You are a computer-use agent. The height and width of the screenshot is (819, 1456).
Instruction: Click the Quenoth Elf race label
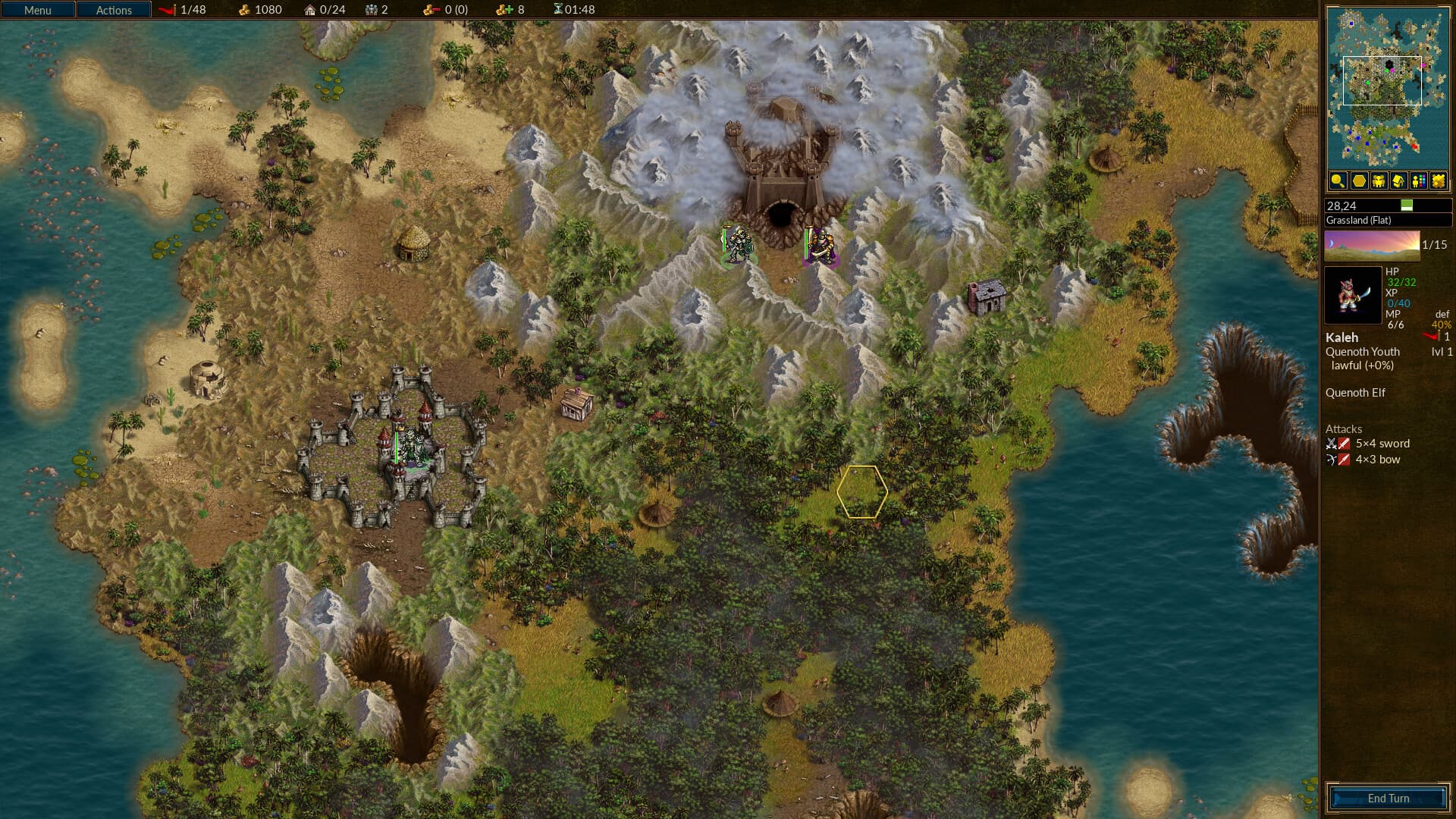coord(1355,393)
